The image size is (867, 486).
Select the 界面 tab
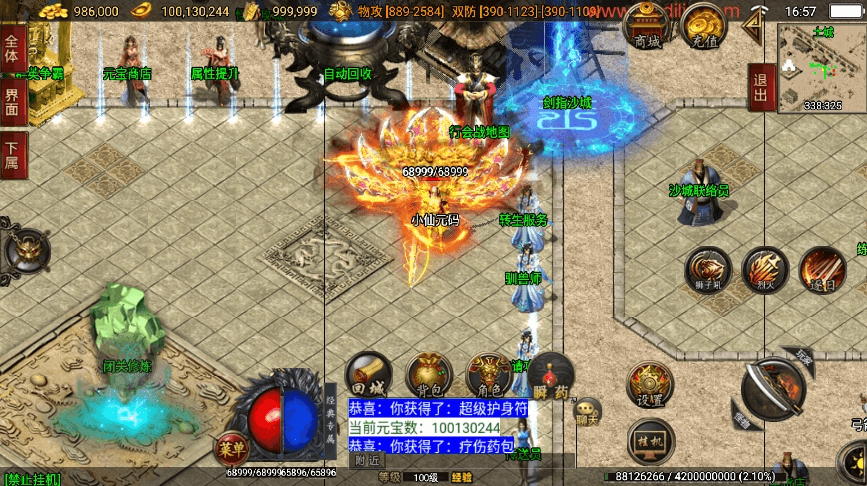click(13, 101)
